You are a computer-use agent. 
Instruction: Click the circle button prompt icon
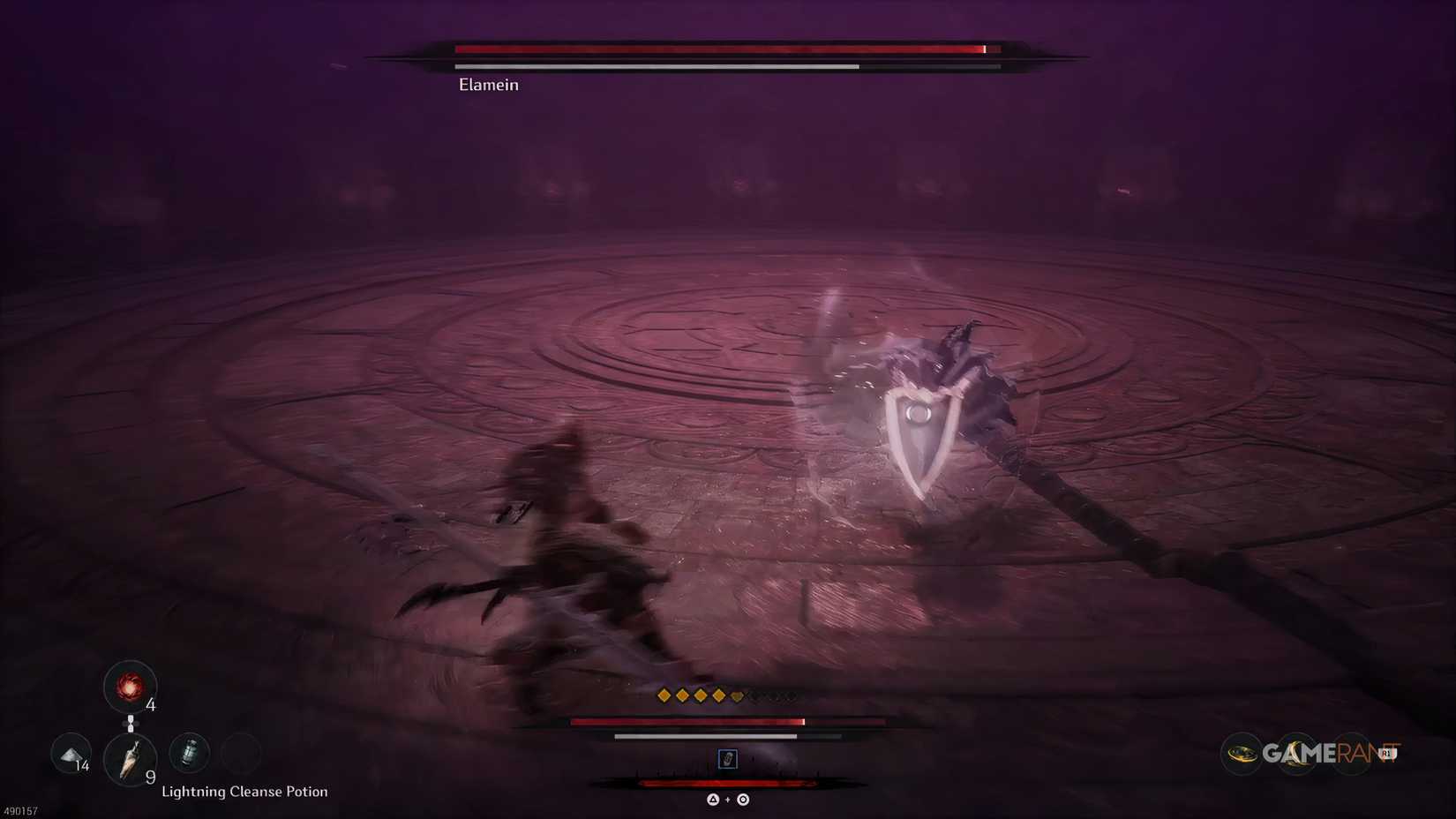[743, 800]
